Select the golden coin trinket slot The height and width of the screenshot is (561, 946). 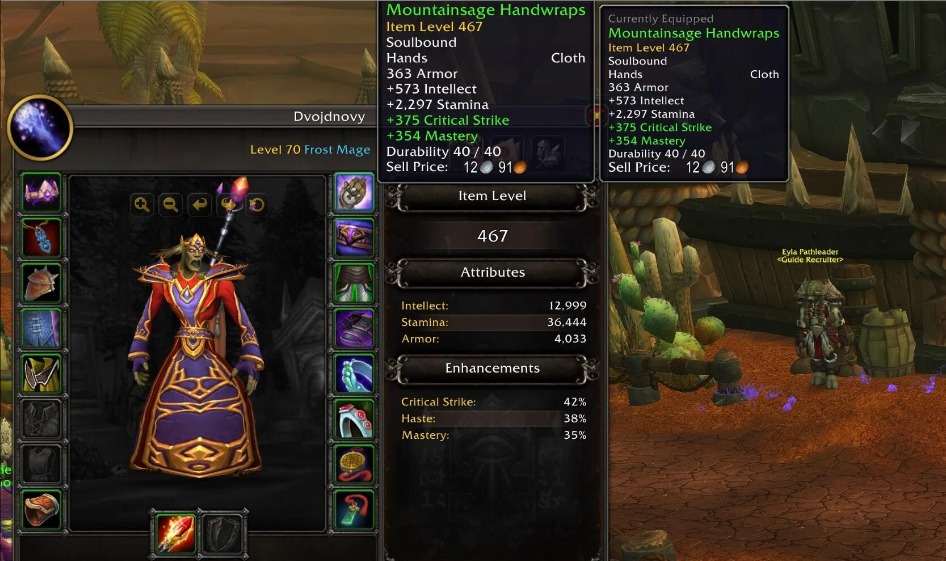pos(353,464)
